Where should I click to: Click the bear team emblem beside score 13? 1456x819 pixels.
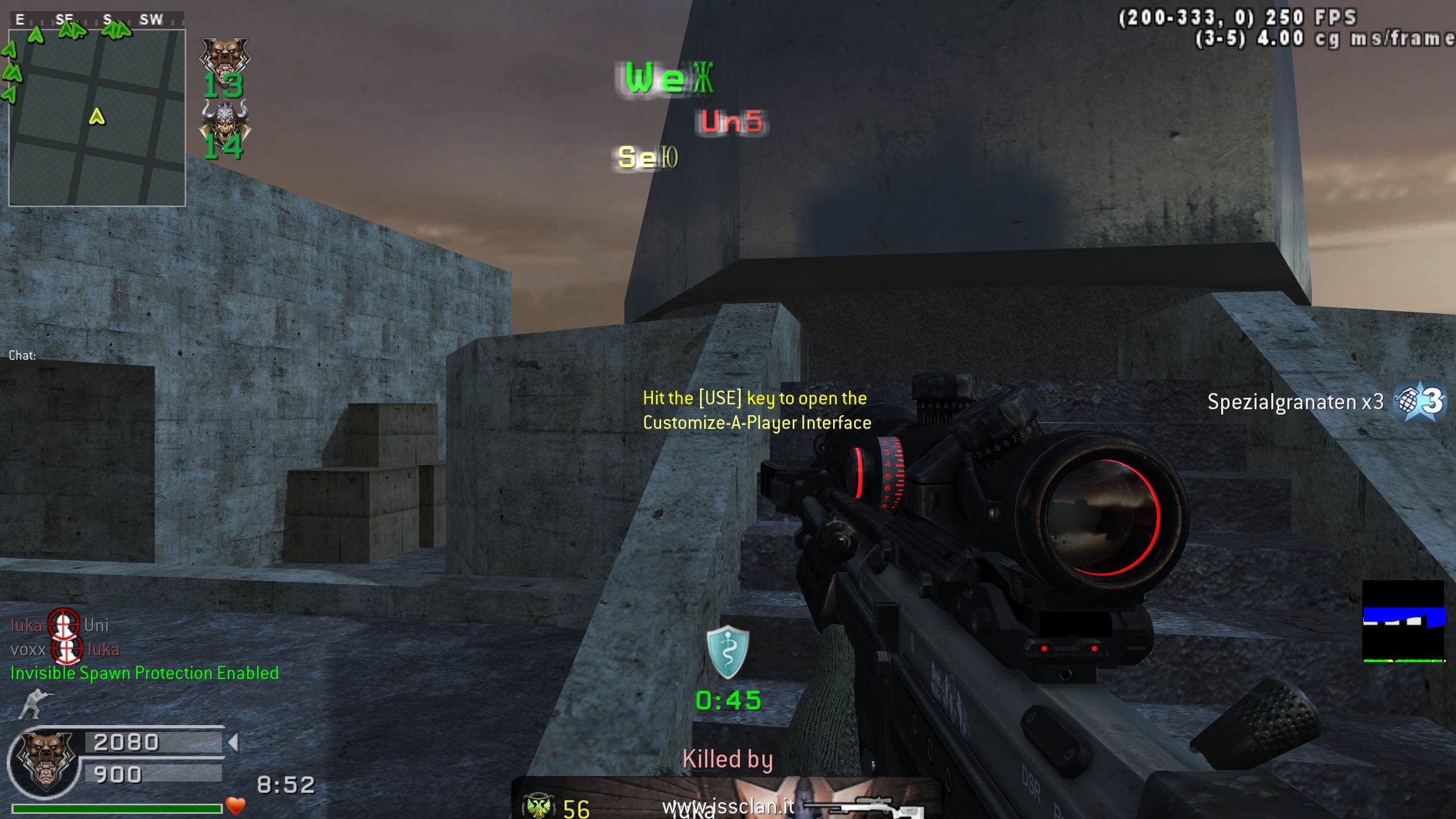(x=225, y=56)
